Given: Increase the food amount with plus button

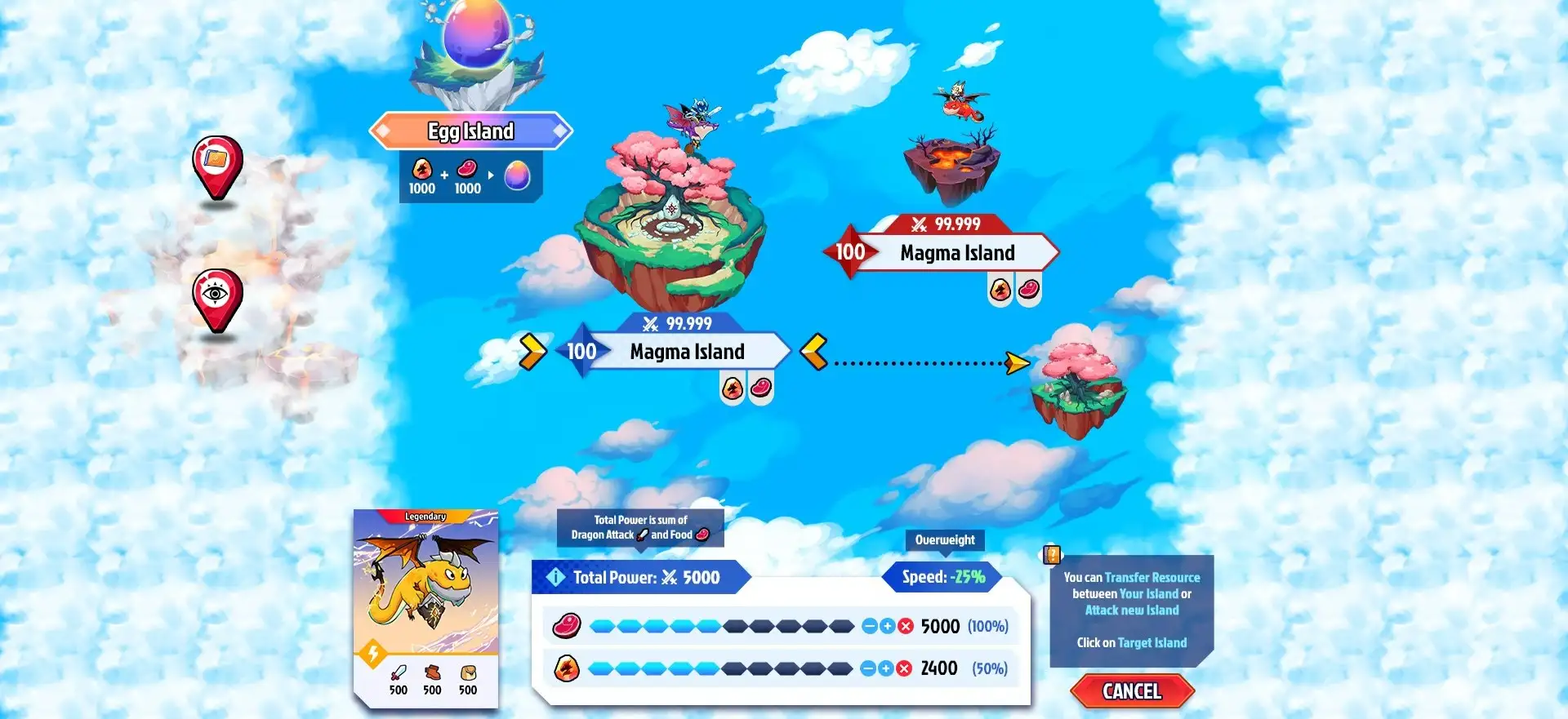Looking at the screenshot, I should 888,626.
